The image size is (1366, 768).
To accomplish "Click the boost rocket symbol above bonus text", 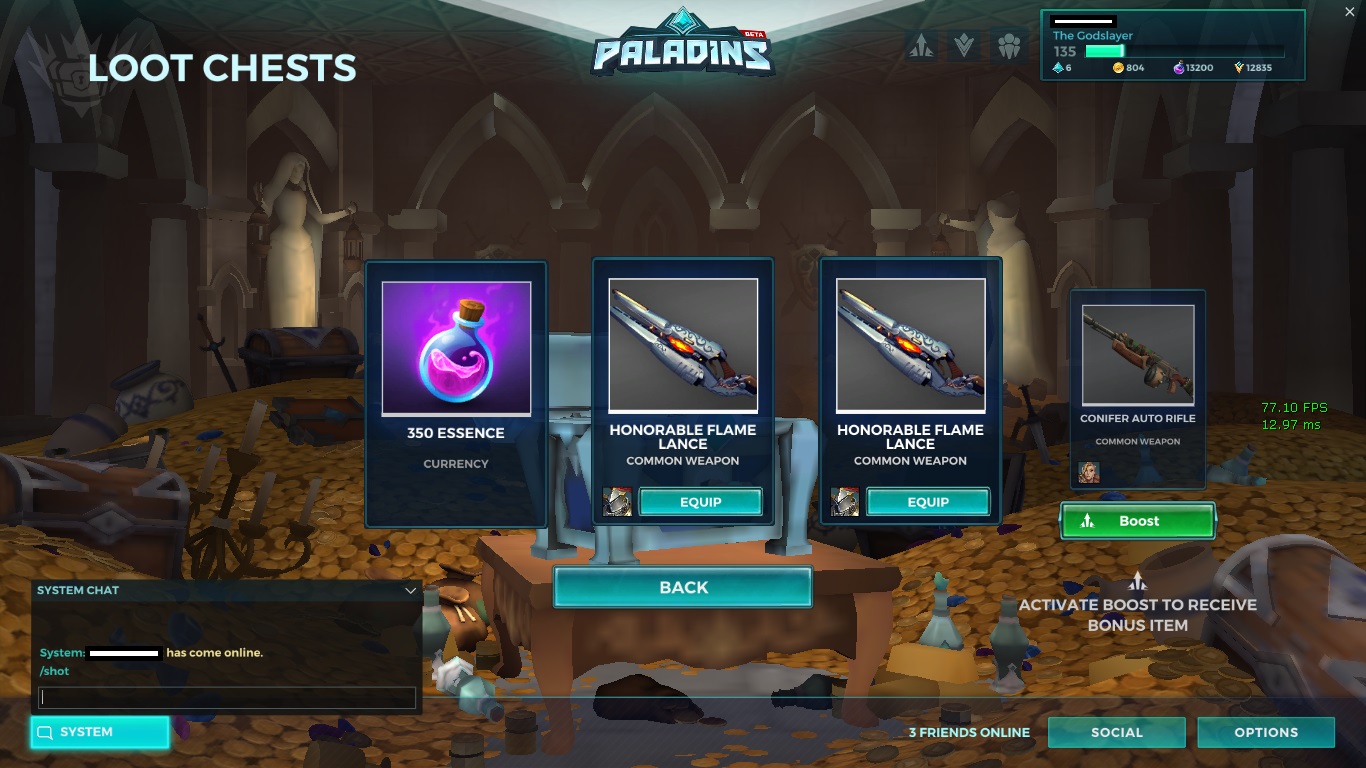I will (1137, 580).
